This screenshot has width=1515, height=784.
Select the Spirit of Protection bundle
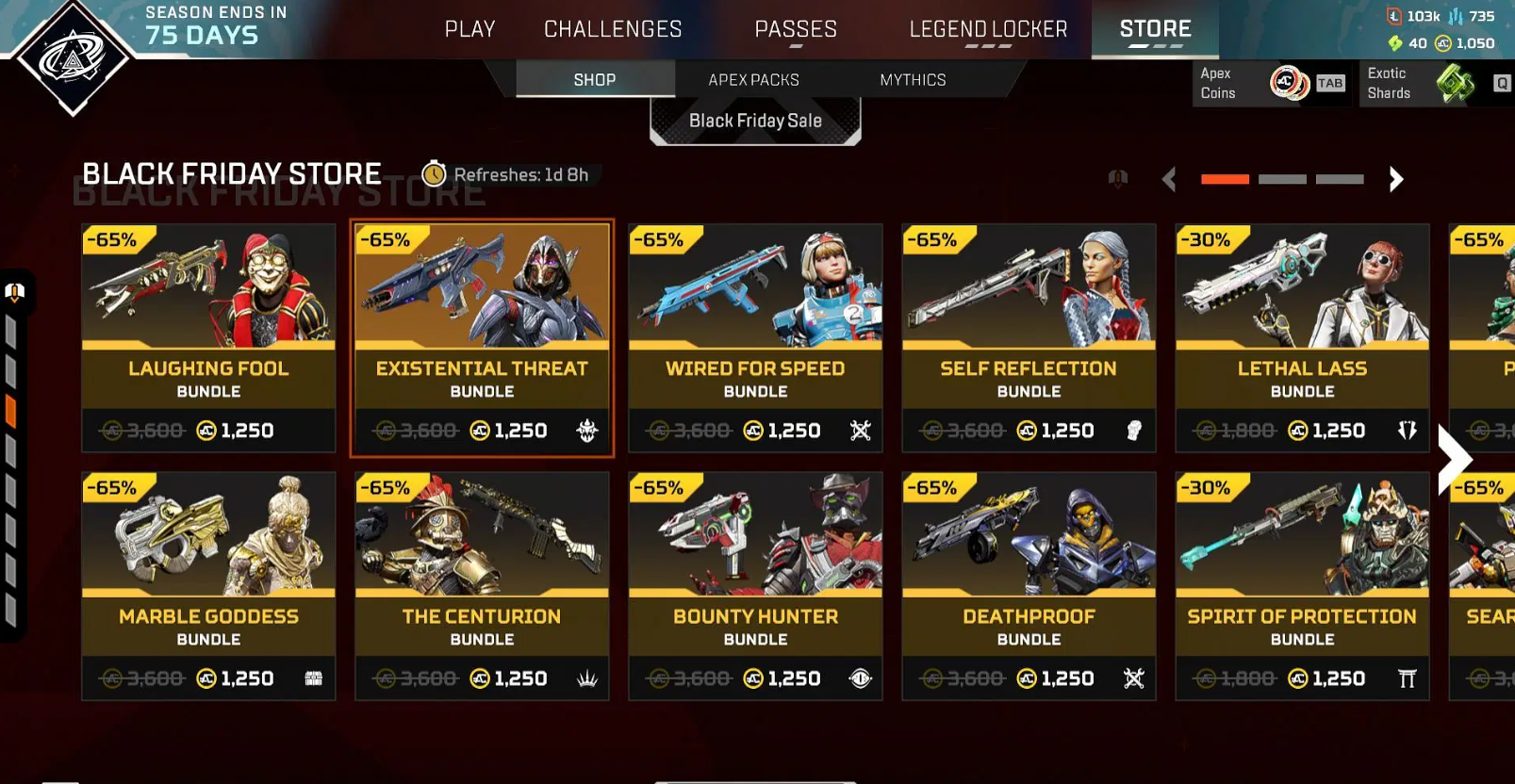(x=1302, y=585)
